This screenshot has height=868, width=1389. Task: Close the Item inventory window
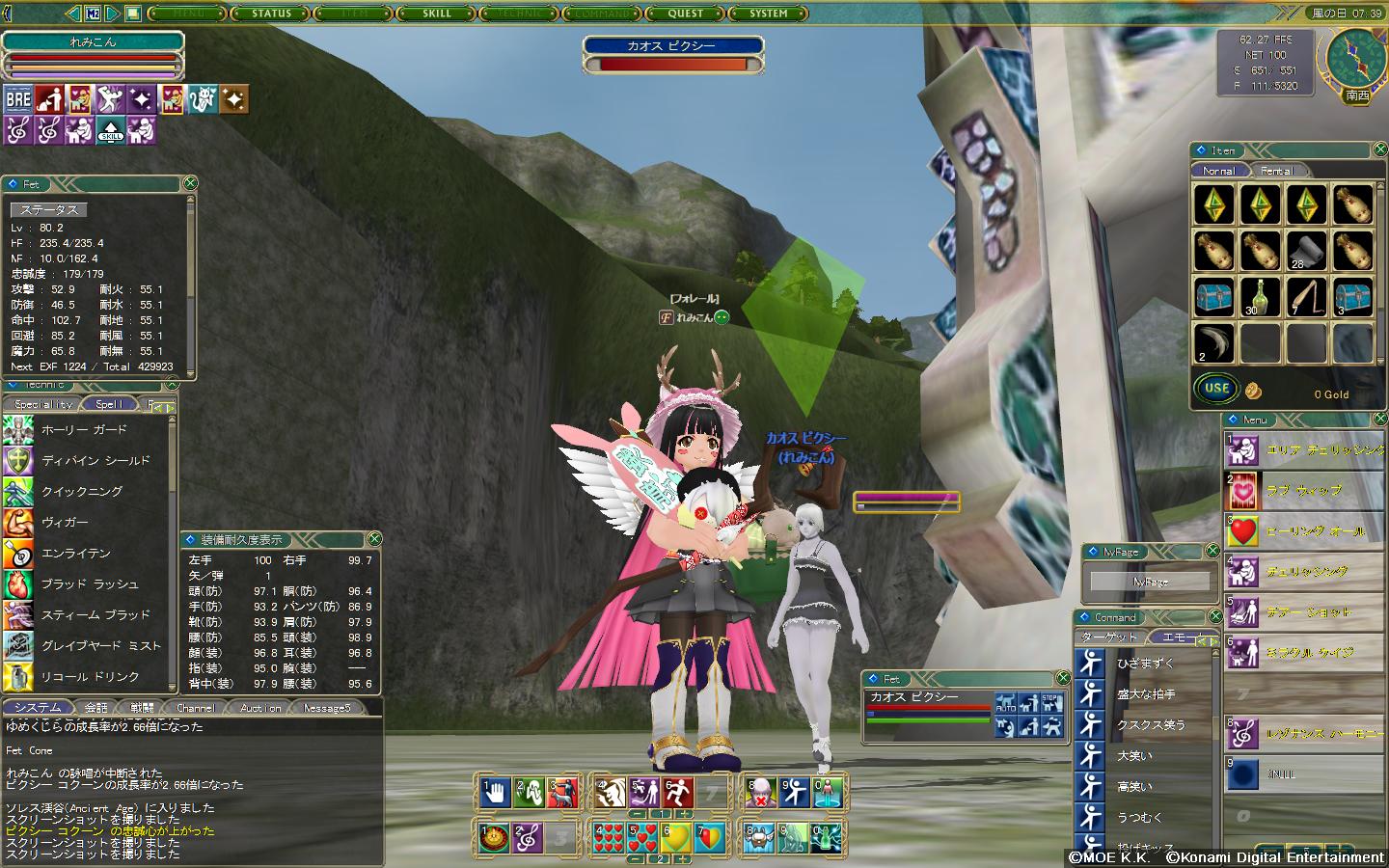[x=1378, y=150]
